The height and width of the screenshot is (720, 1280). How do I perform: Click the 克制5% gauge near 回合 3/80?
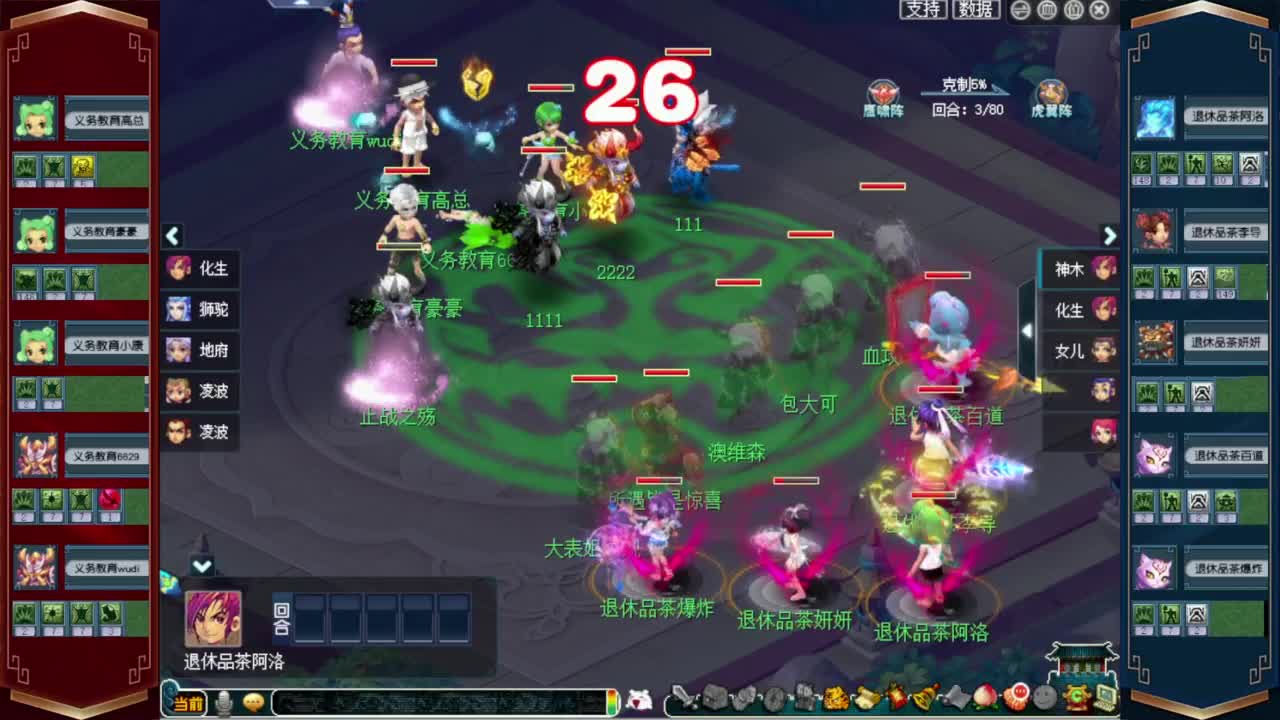[961, 88]
